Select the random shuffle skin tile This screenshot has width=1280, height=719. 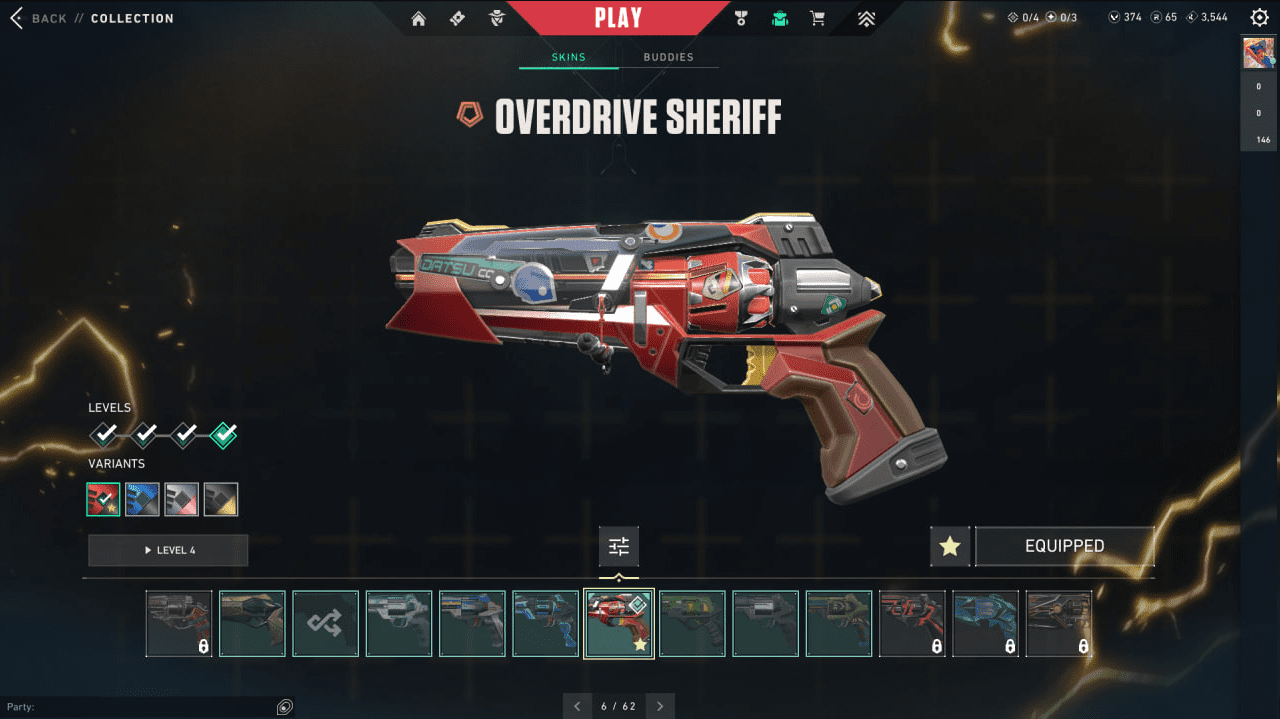click(326, 623)
